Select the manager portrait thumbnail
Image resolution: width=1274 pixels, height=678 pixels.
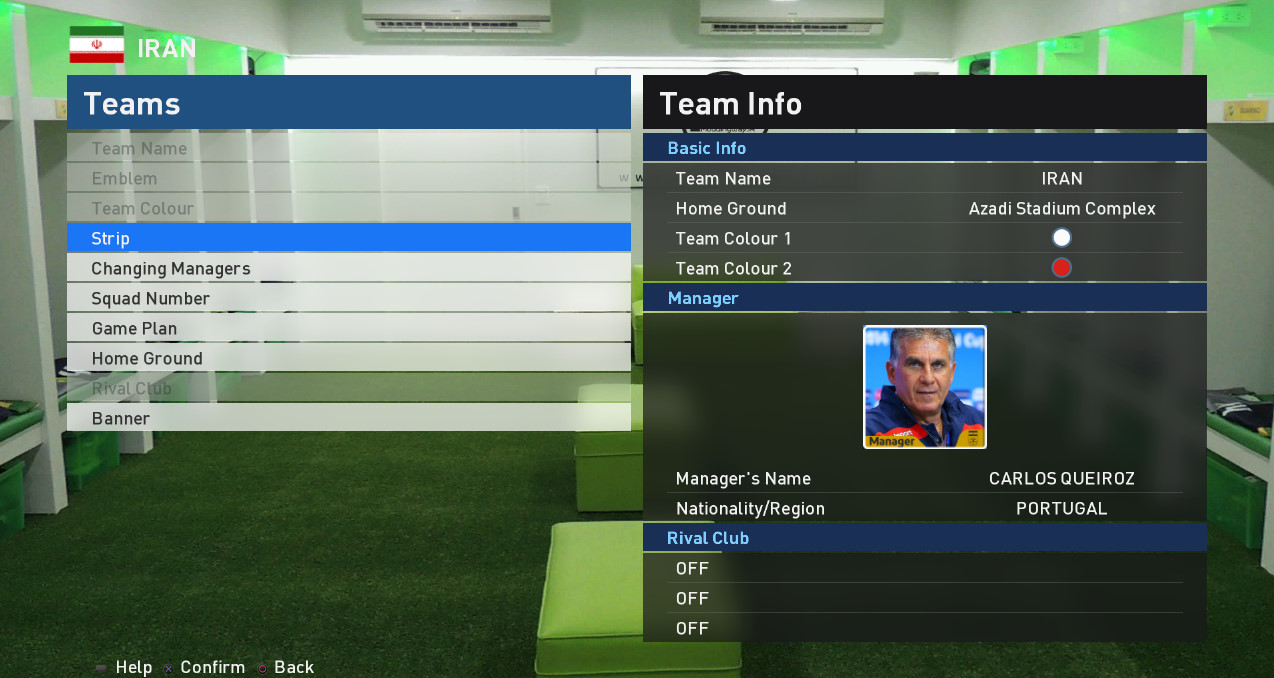click(925, 387)
